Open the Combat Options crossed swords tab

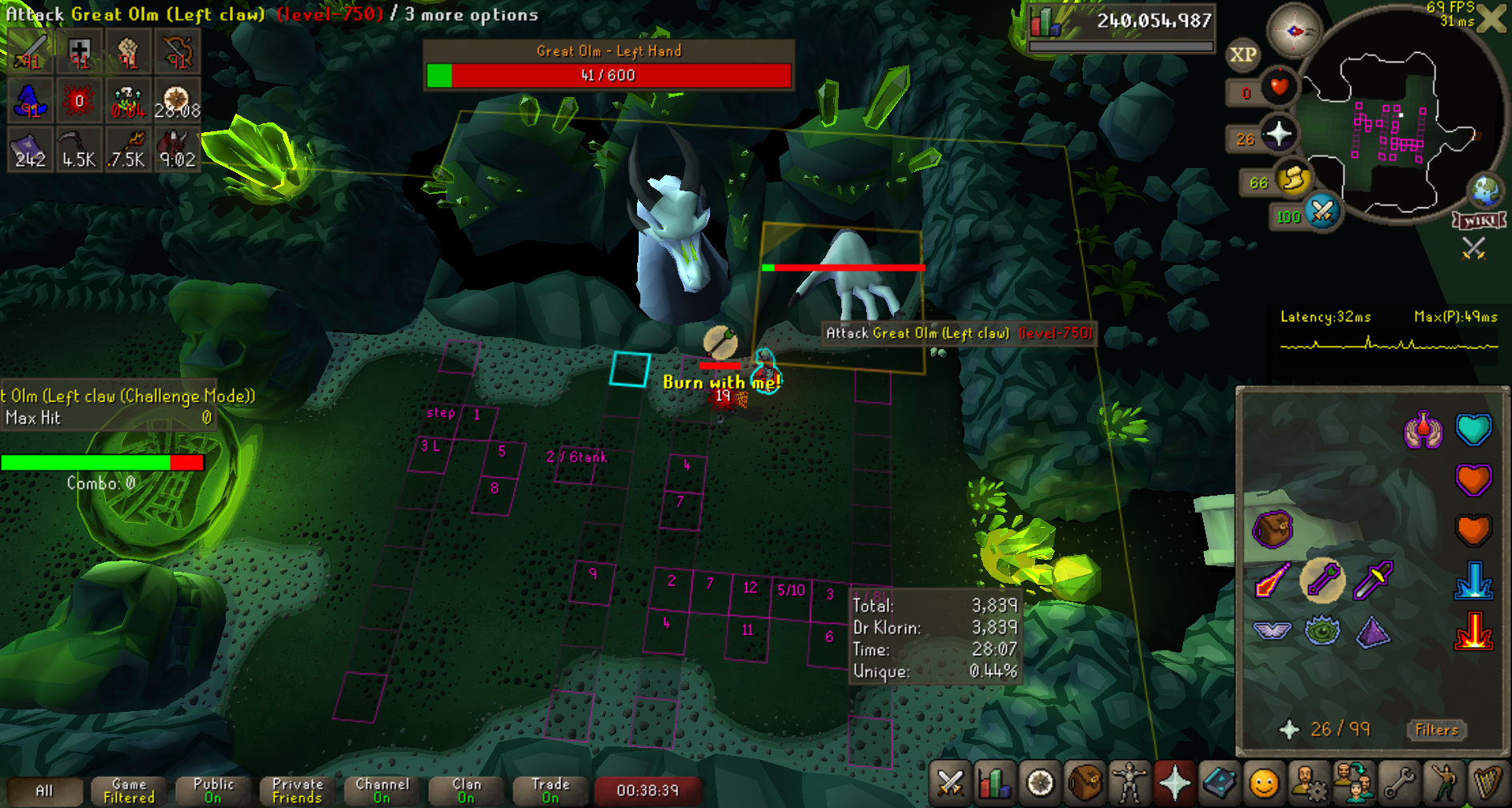click(950, 782)
